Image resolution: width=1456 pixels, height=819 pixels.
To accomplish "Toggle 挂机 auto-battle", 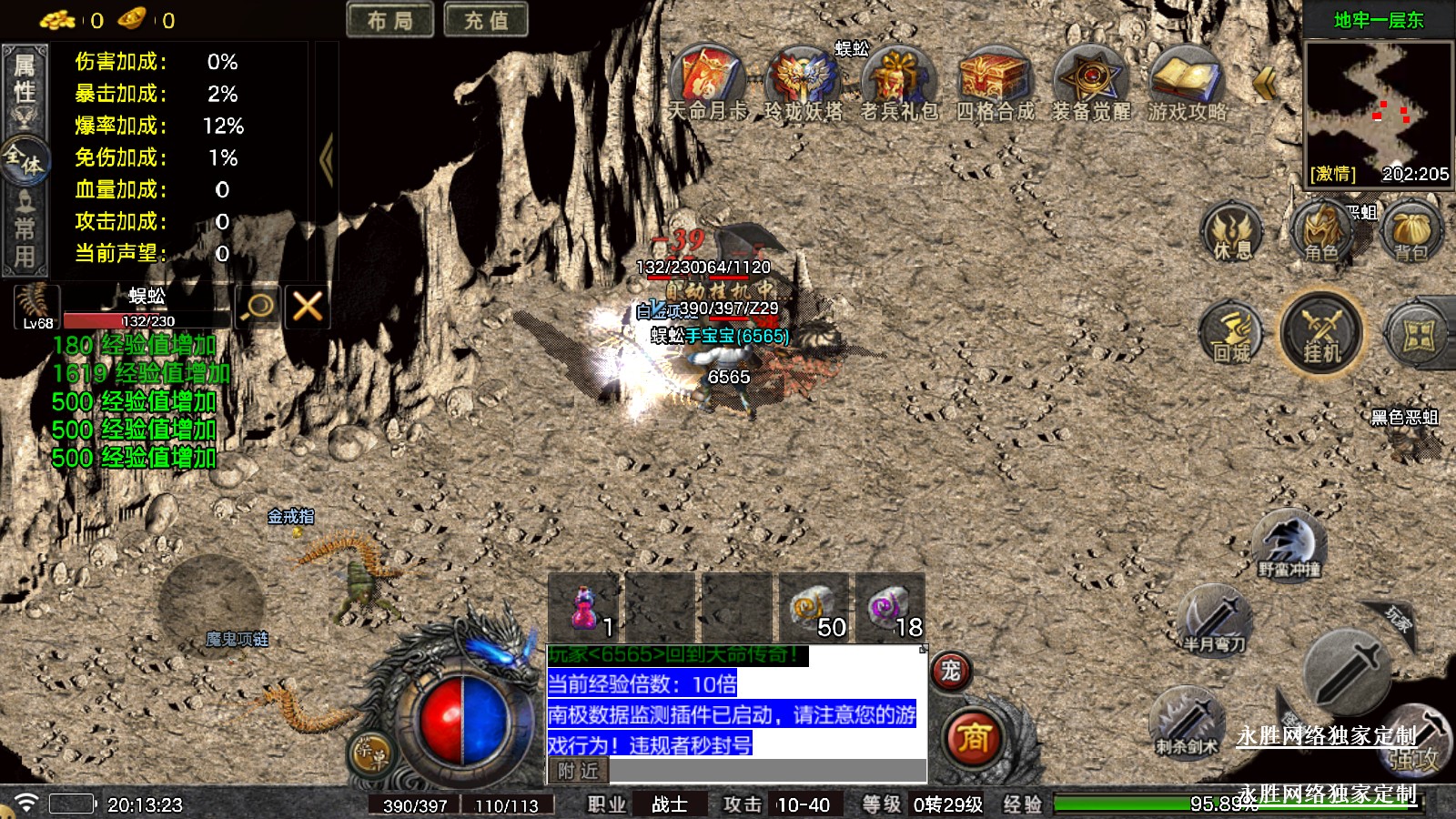I will pyautogui.click(x=1321, y=334).
